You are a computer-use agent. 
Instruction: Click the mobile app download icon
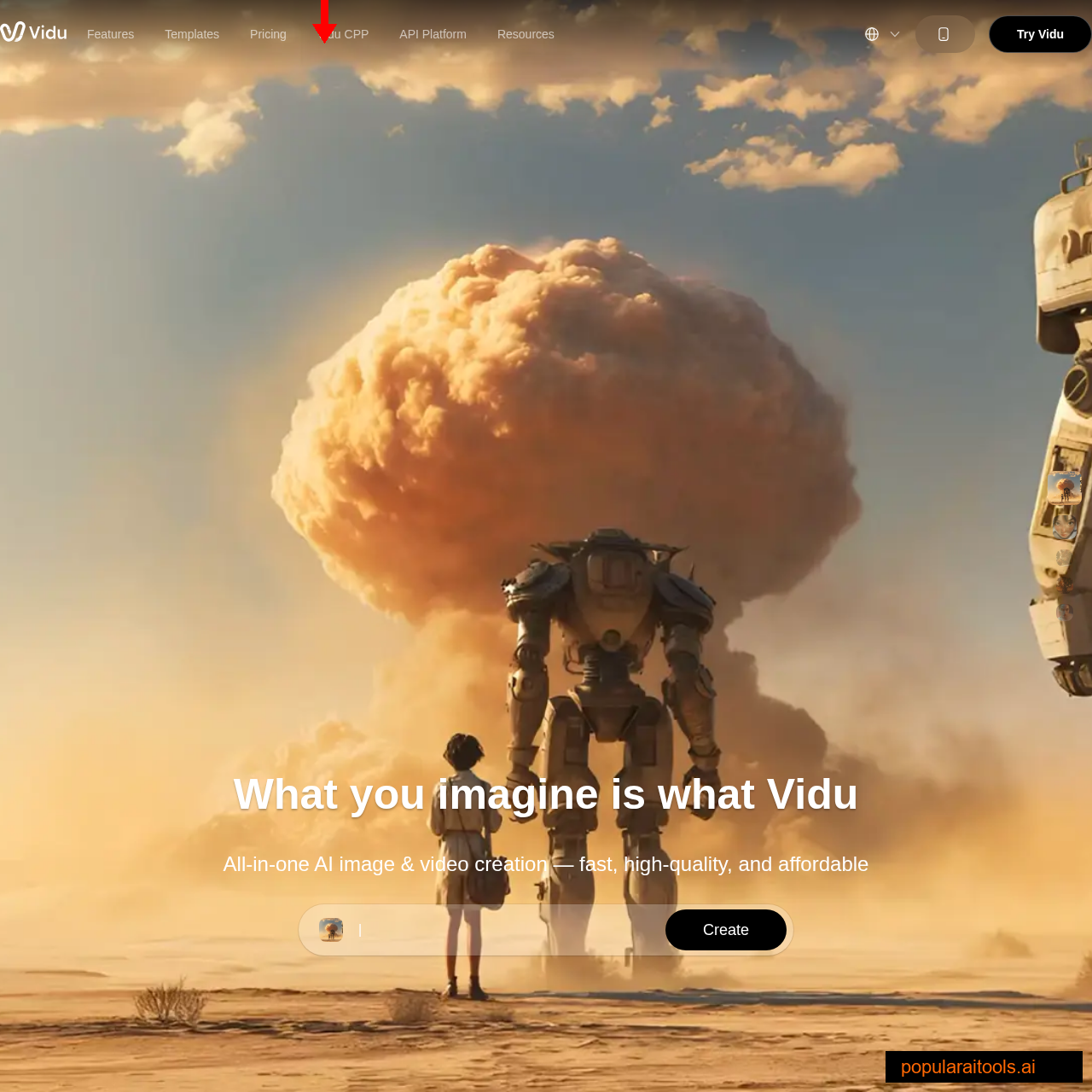click(x=944, y=33)
